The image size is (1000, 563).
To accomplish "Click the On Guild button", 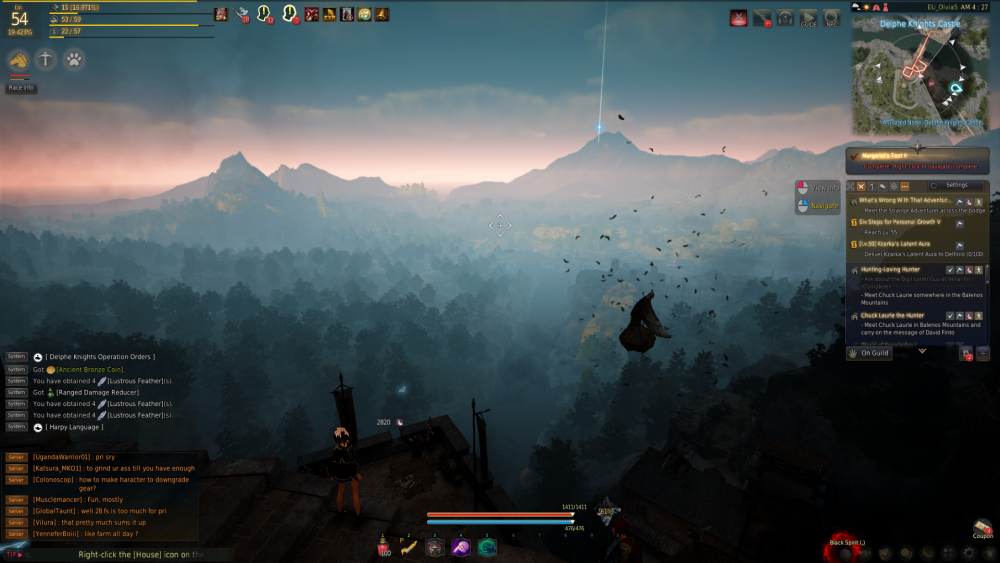I will pos(870,353).
